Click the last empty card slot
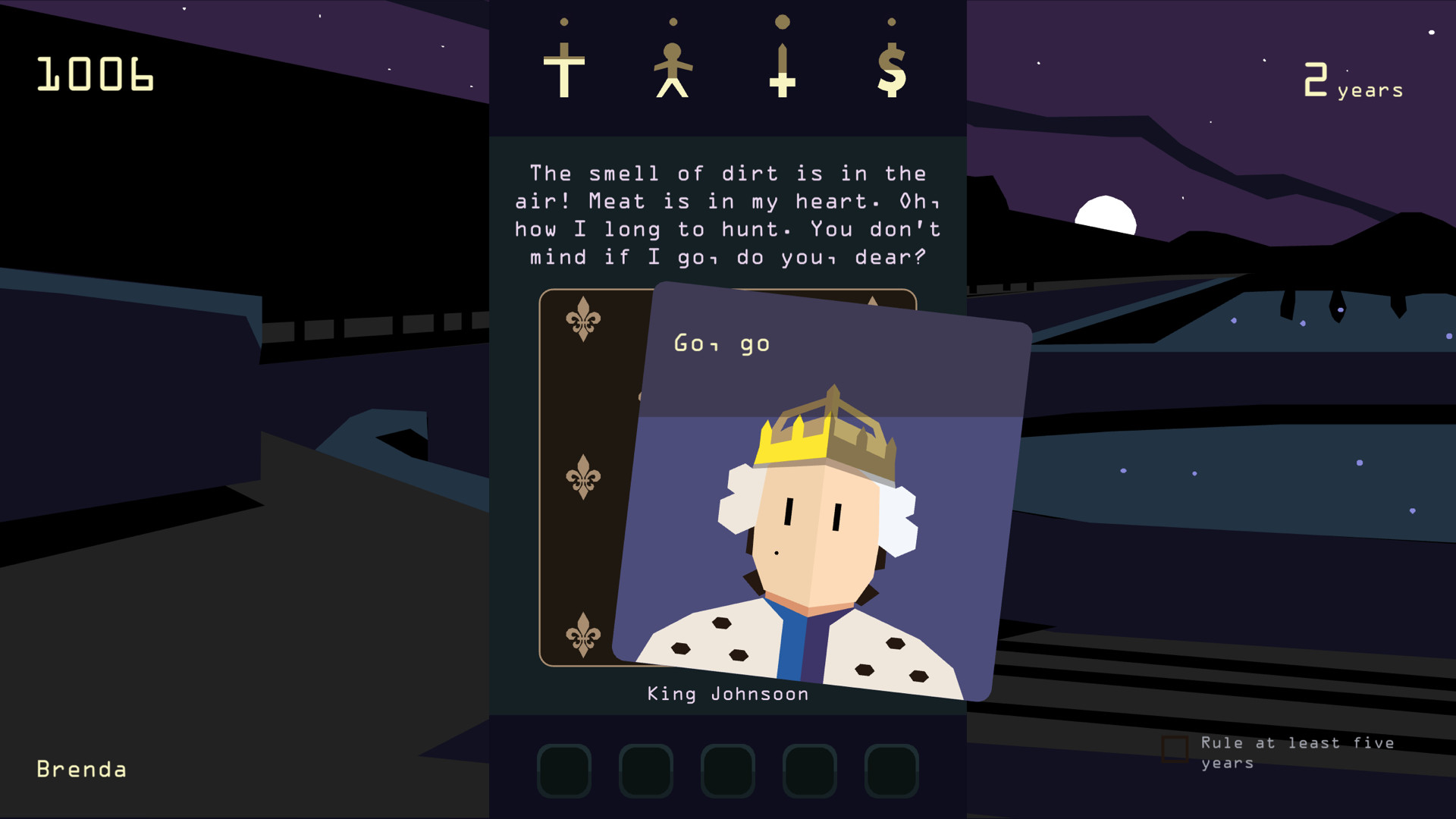 (x=892, y=770)
